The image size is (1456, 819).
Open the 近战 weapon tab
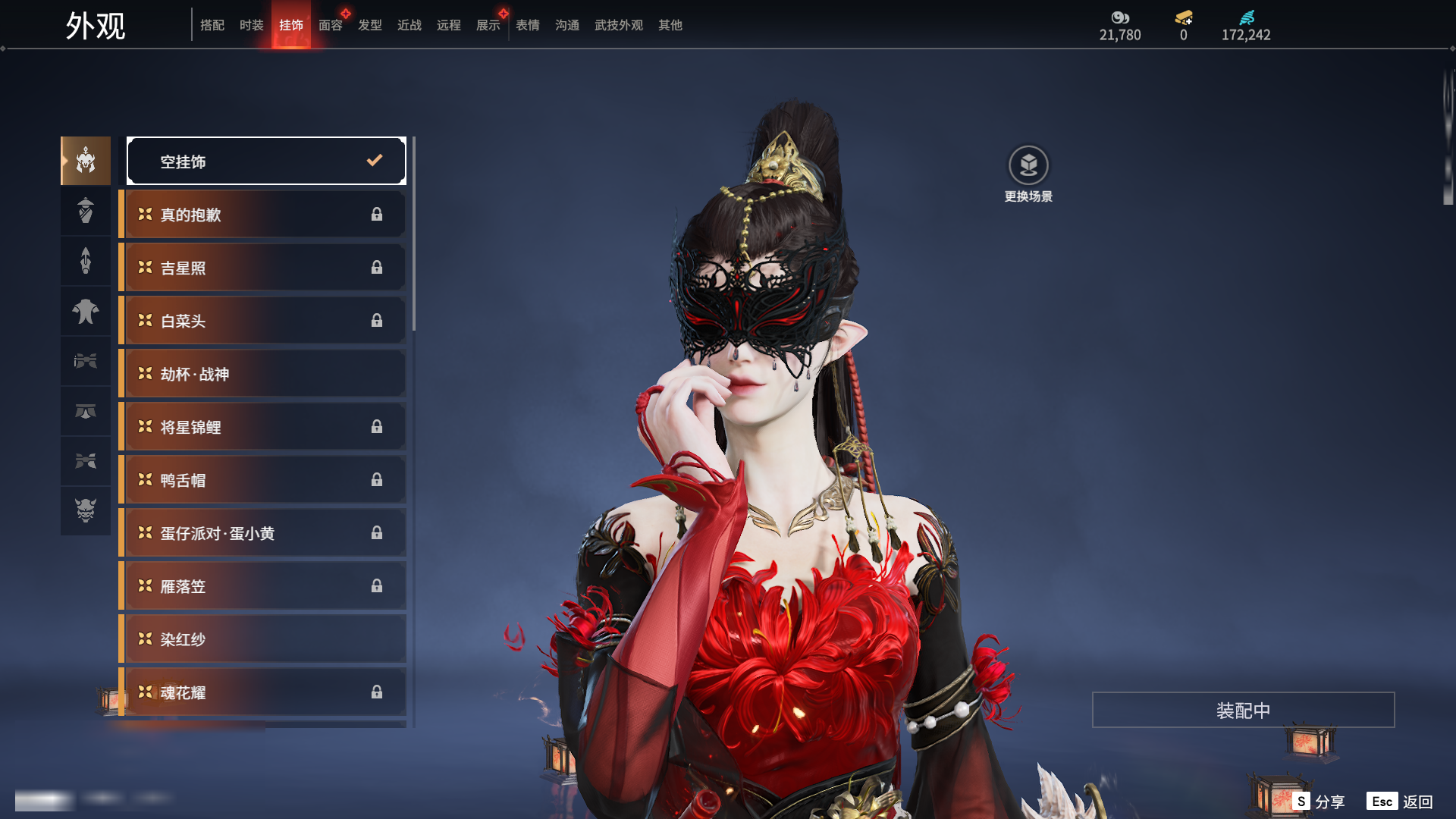pyautogui.click(x=409, y=25)
